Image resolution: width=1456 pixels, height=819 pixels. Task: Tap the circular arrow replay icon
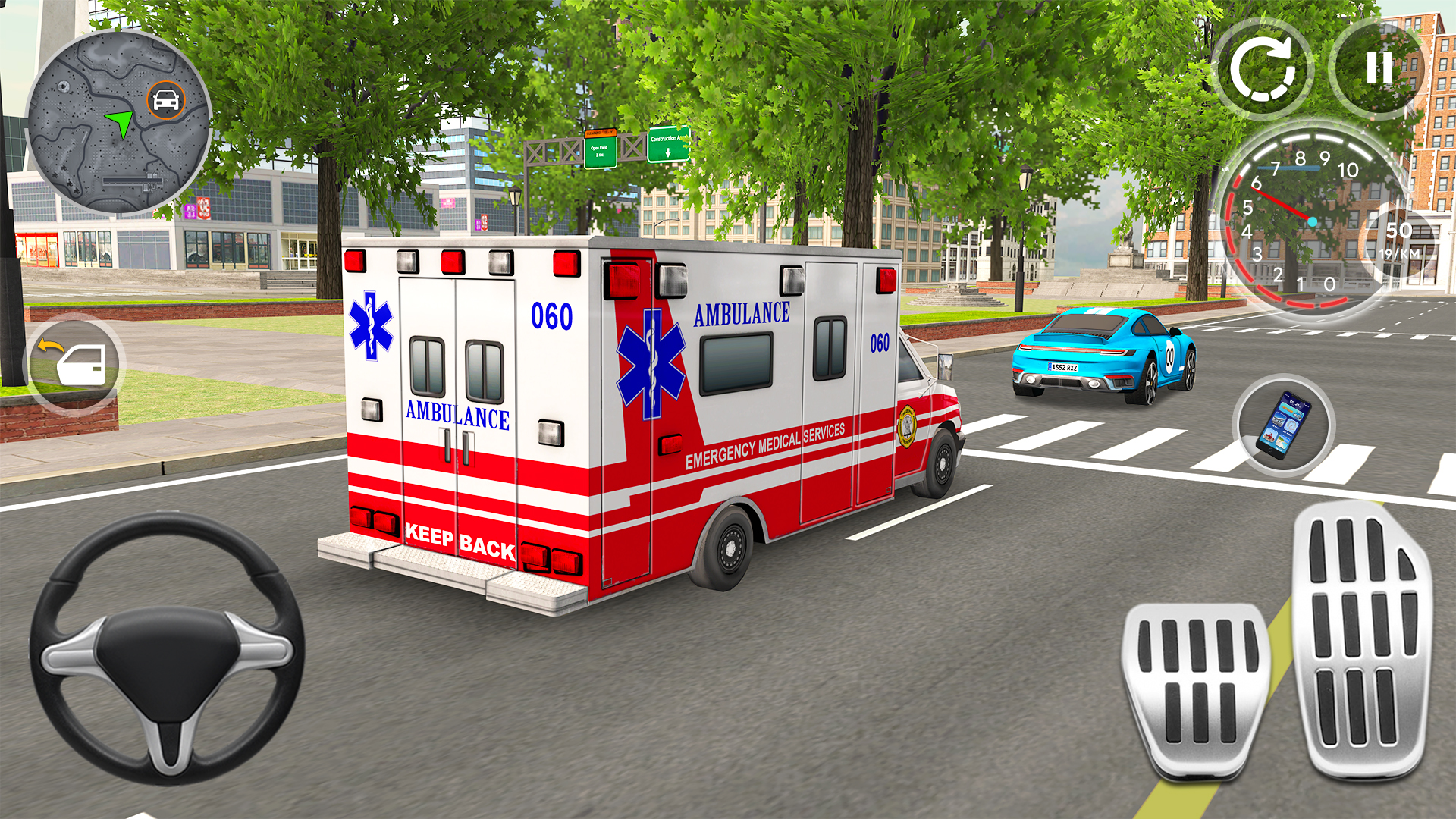[x=1265, y=71]
